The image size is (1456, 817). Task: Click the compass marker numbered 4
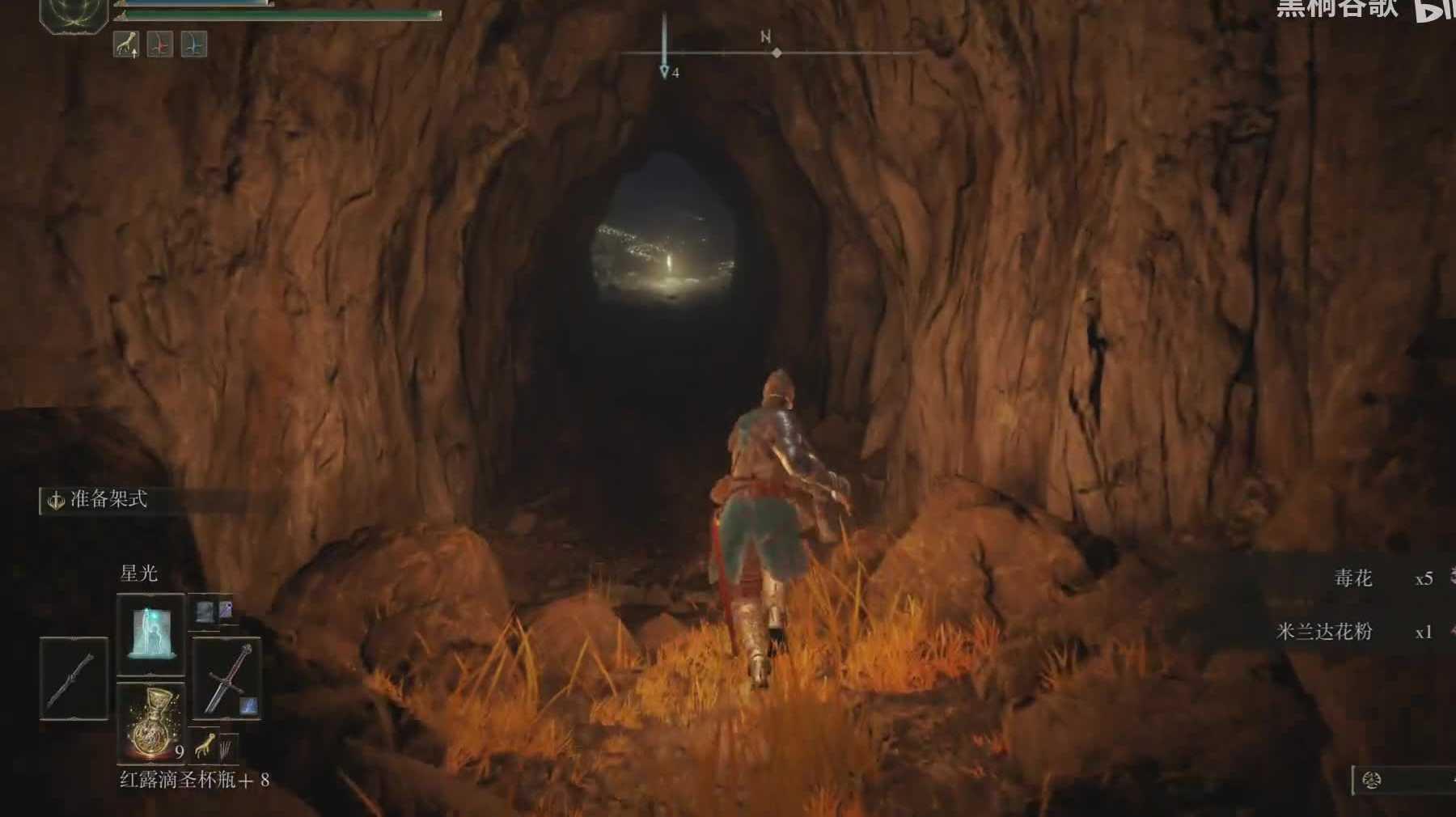(x=666, y=72)
